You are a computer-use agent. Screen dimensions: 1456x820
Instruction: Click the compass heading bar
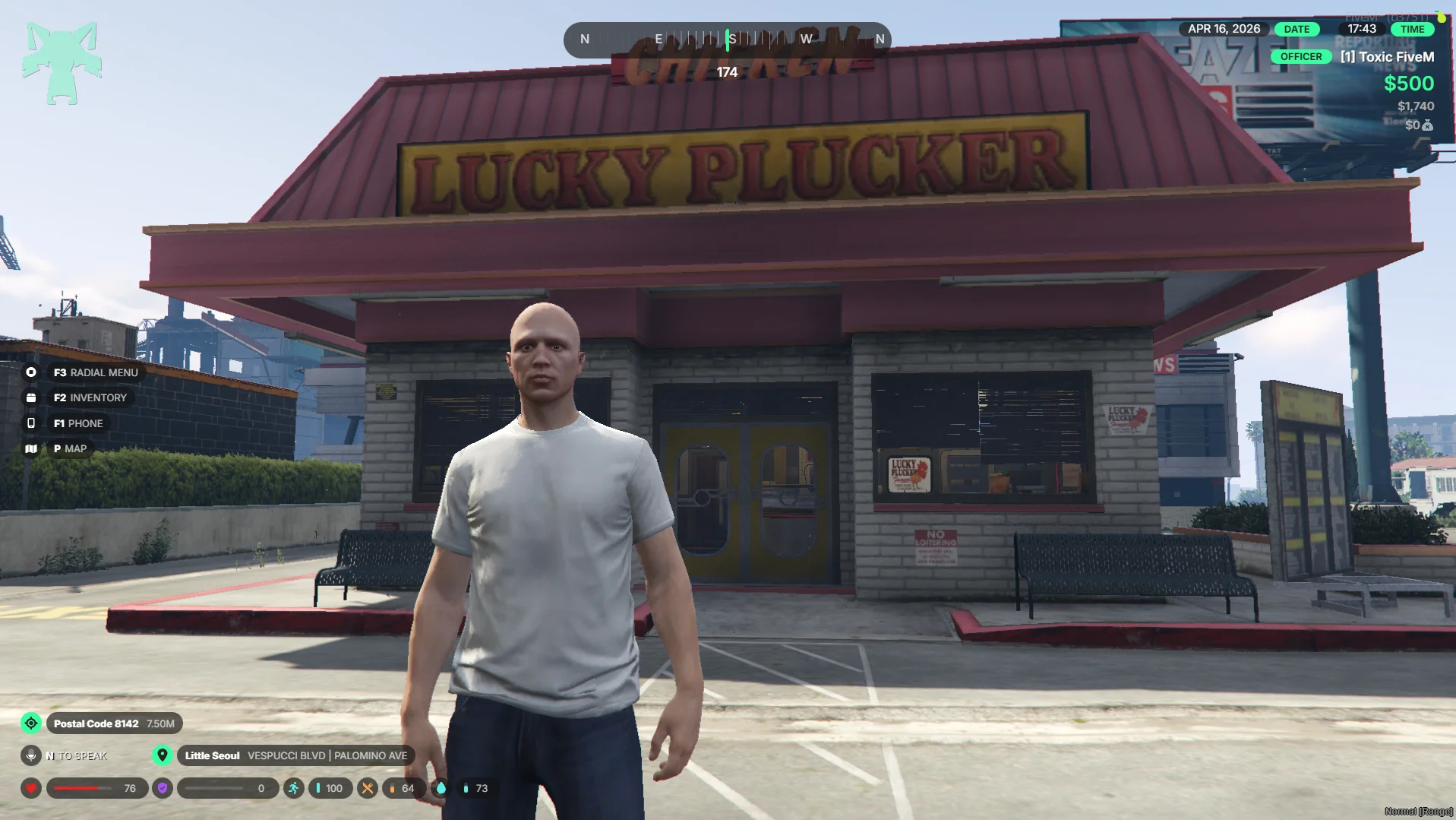[727, 40]
